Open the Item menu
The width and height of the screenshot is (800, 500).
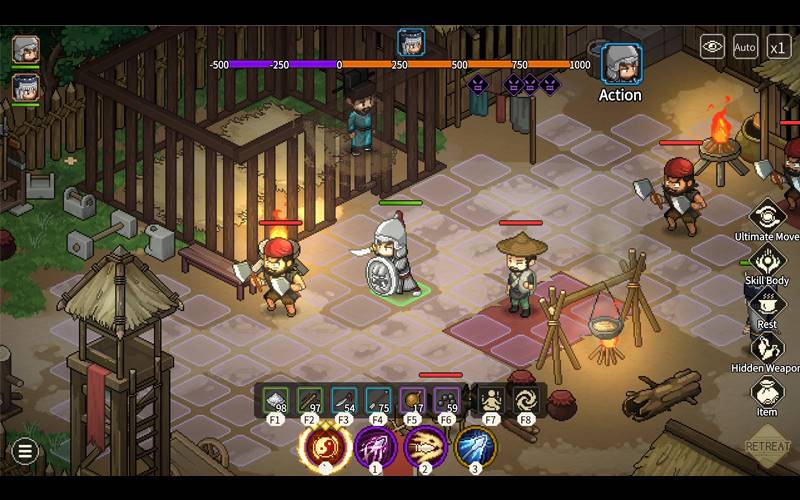pos(767,392)
